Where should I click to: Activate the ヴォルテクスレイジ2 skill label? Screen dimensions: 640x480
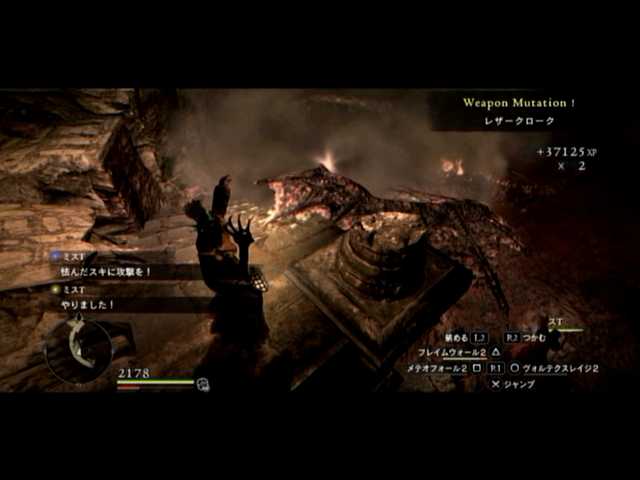click(560, 368)
